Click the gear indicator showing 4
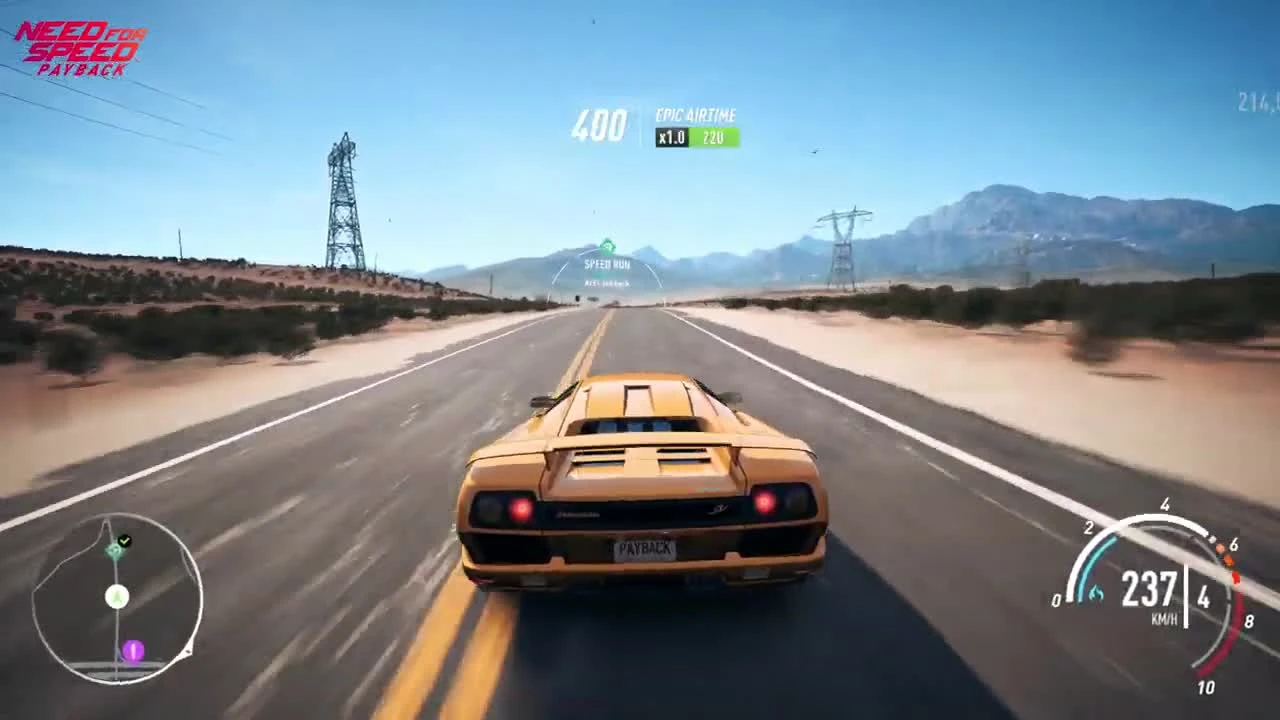Viewport: 1280px width, 720px height. [x=1203, y=598]
